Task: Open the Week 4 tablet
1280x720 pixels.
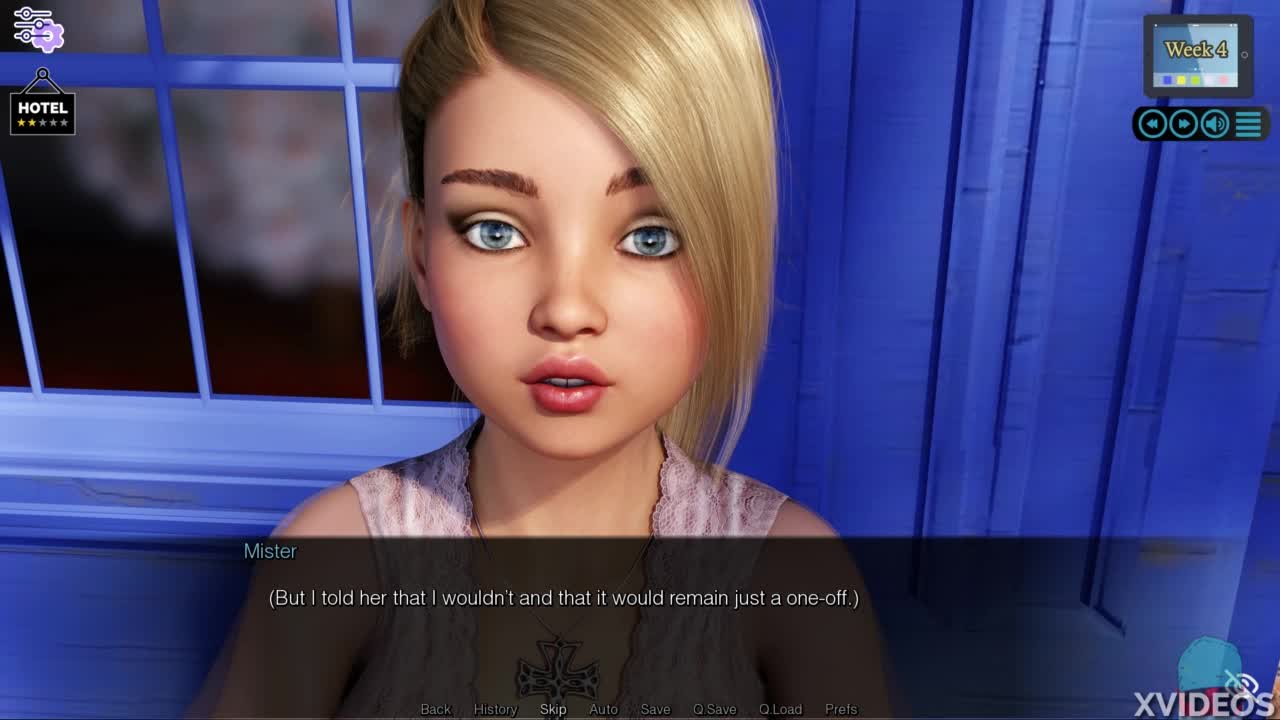Action: click(x=1197, y=55)
